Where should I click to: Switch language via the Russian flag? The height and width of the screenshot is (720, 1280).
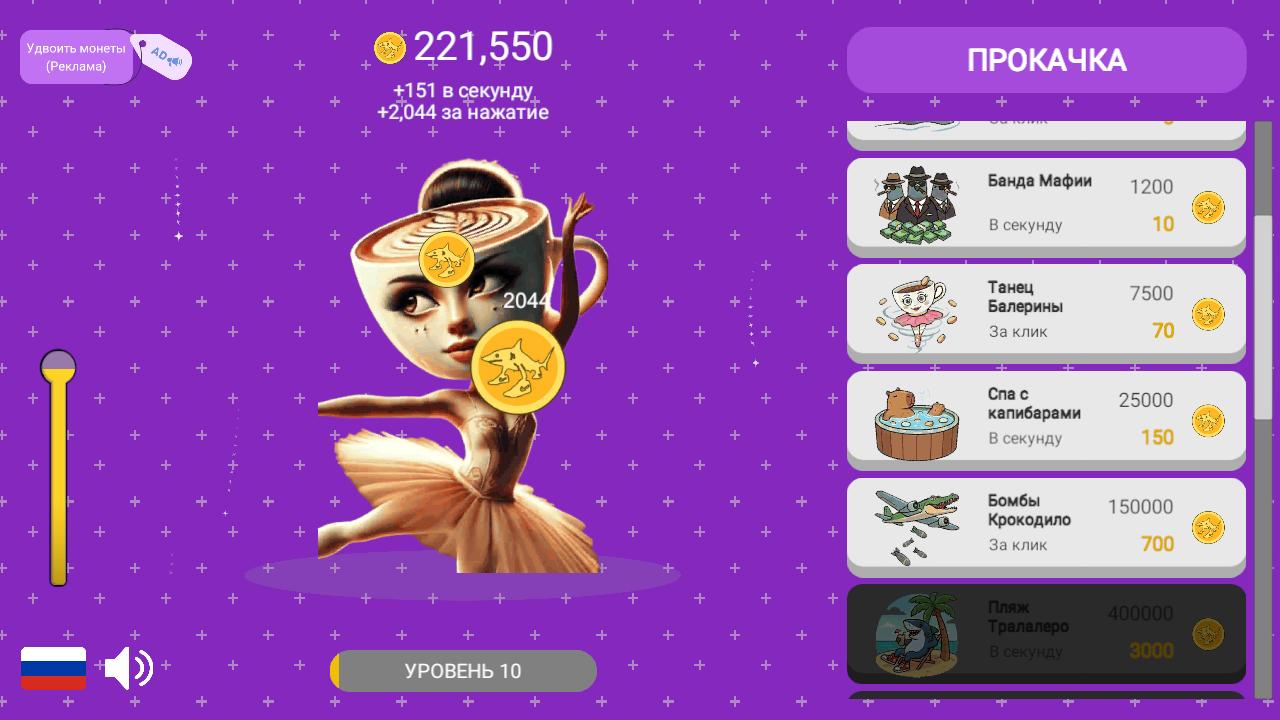click(53, 668)
